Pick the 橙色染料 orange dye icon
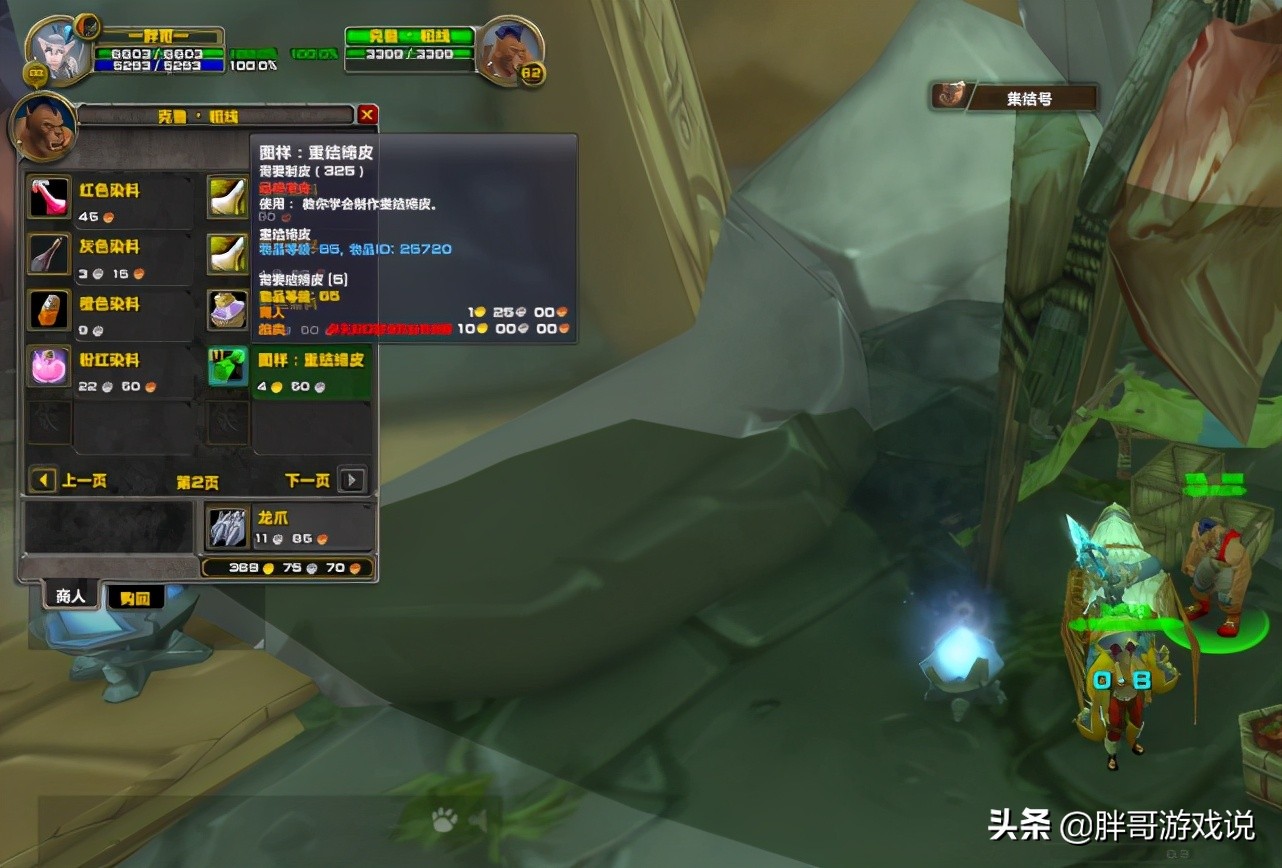This screenshot has width=1282, height=868. tap(48, 310)
